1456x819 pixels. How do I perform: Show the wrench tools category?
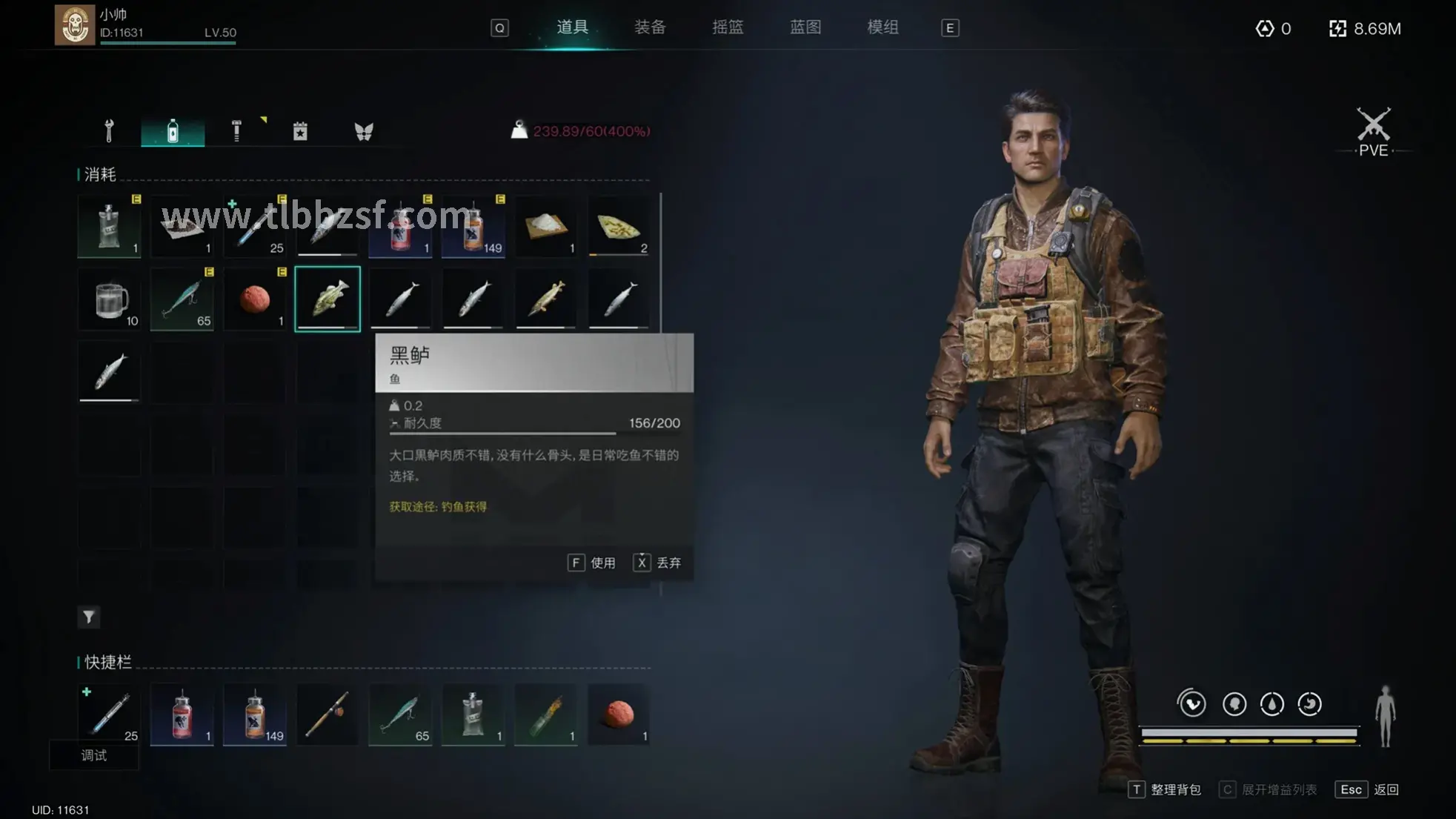109,131
